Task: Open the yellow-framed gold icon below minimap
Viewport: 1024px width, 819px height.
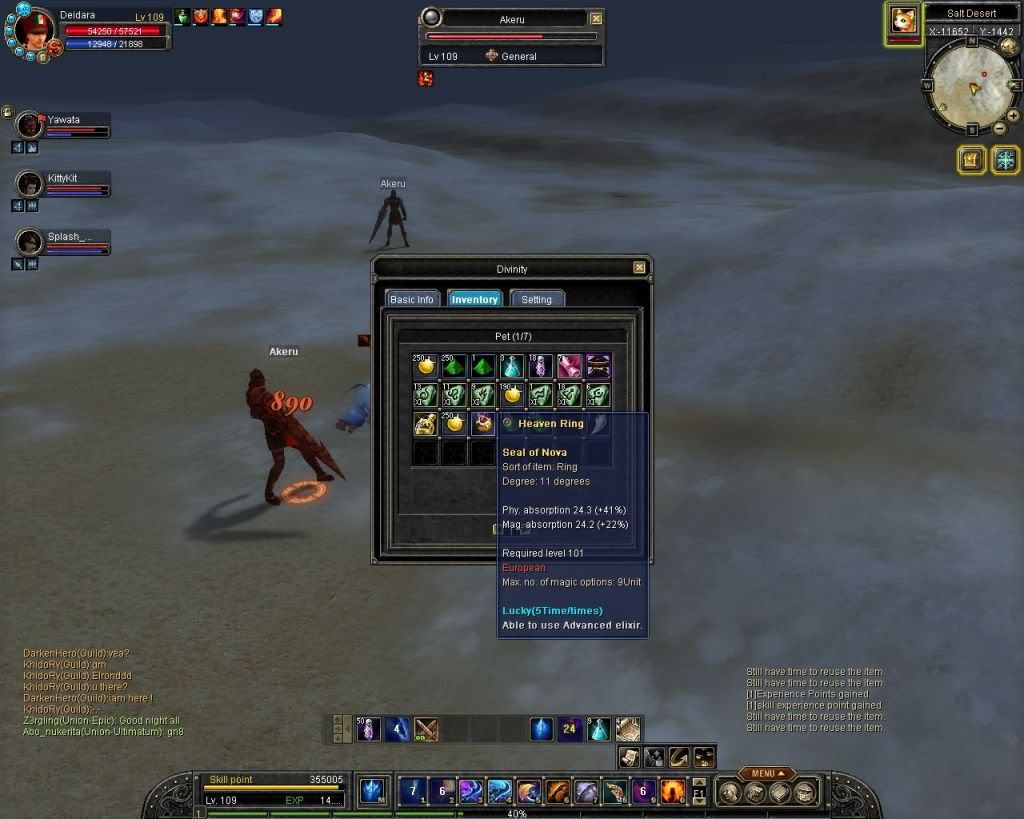Action: tap(972, 160)
